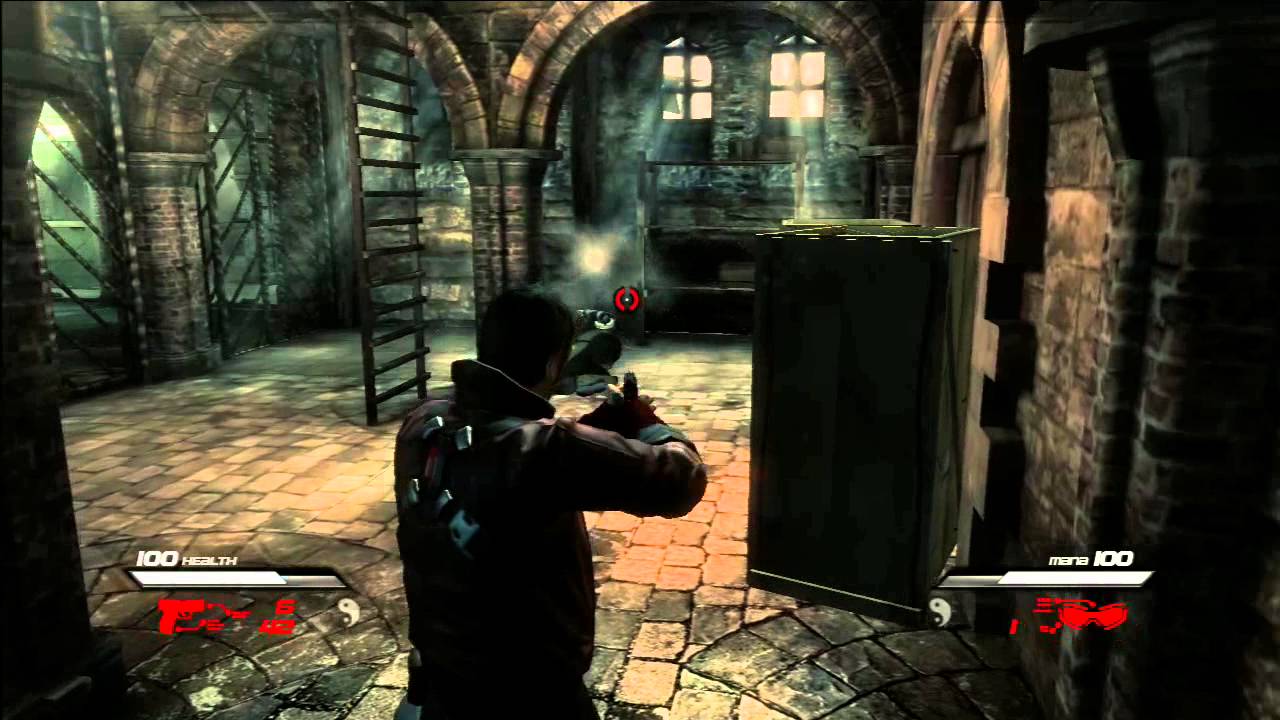The height and width of the screenshot is (720, 1280).
Task: Select the red targeting reticle crosshair
Action: tap(627, 301)
